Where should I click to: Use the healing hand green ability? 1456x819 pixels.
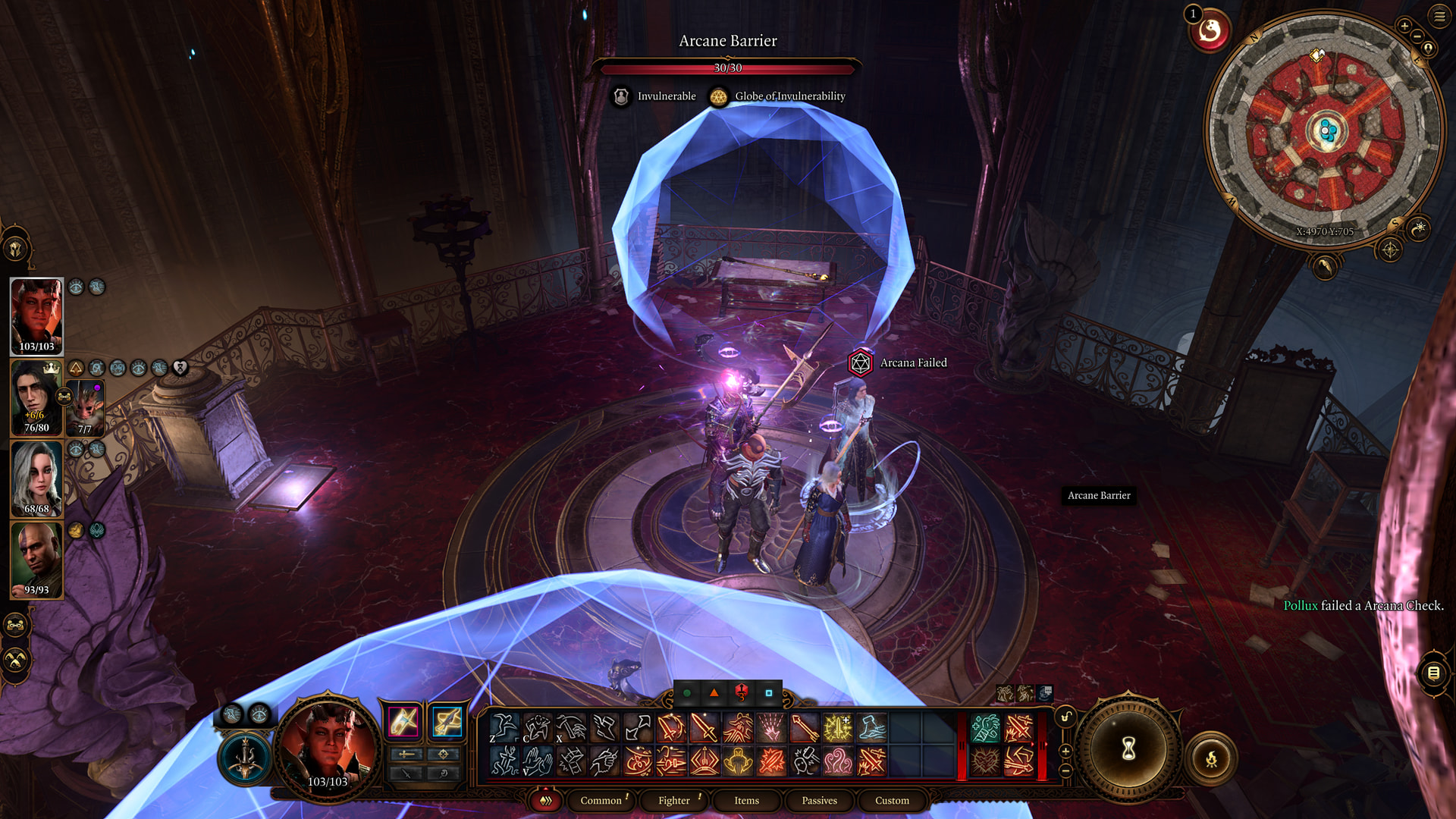click(985, 728)
